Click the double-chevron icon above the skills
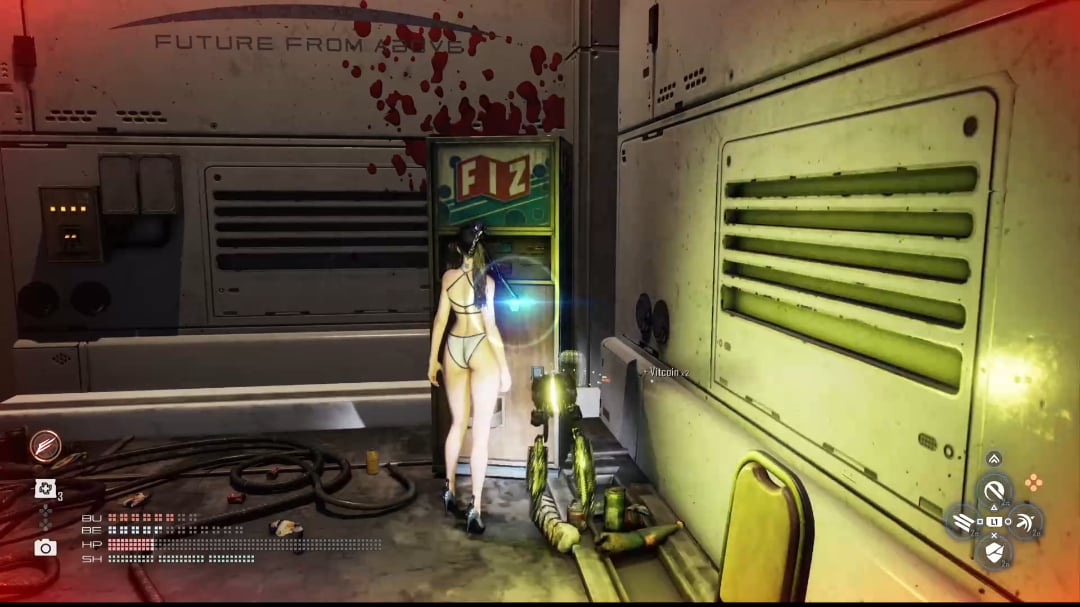Image resolution: width=1080 pixels, height=607 pixels. click(x=994, y=459)
